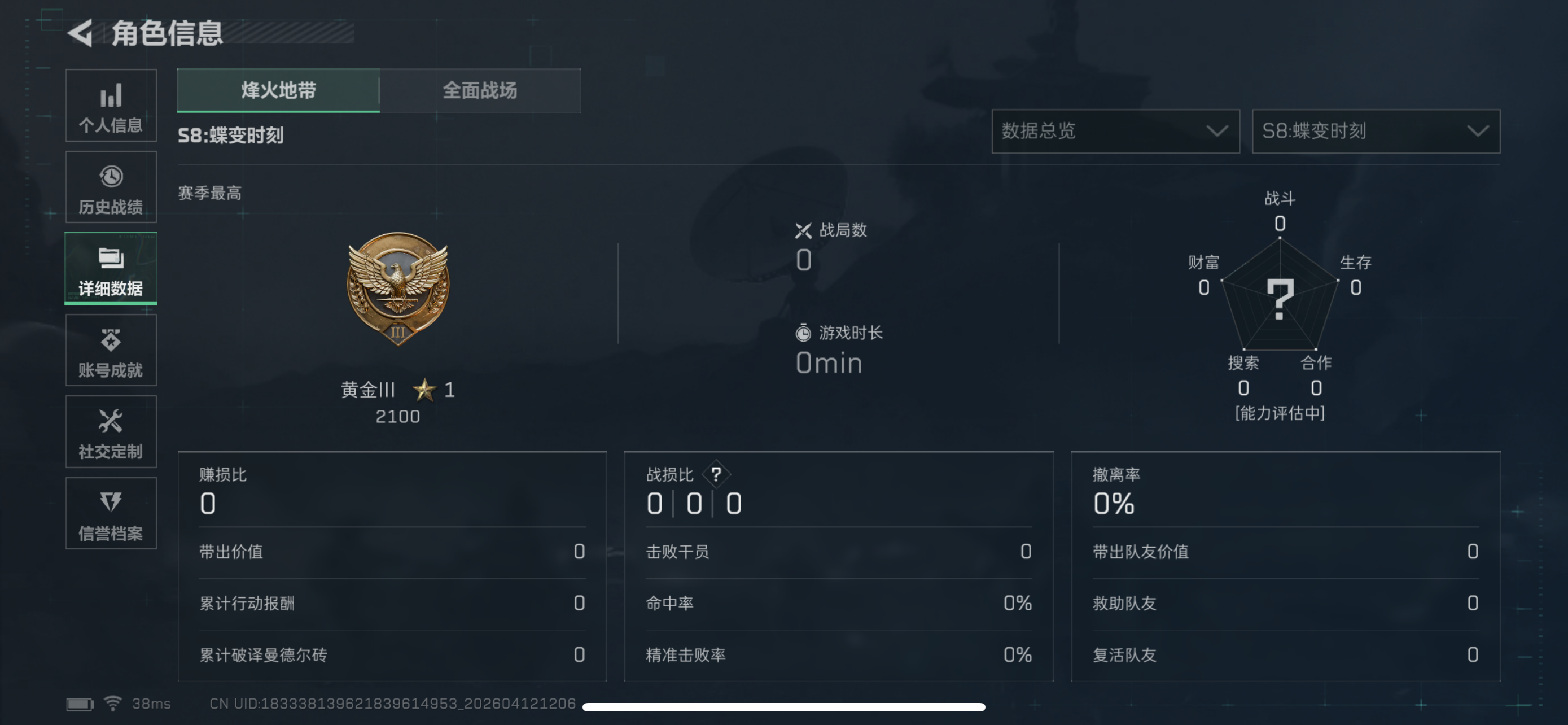Select the 烽火地带 tab

278,91
